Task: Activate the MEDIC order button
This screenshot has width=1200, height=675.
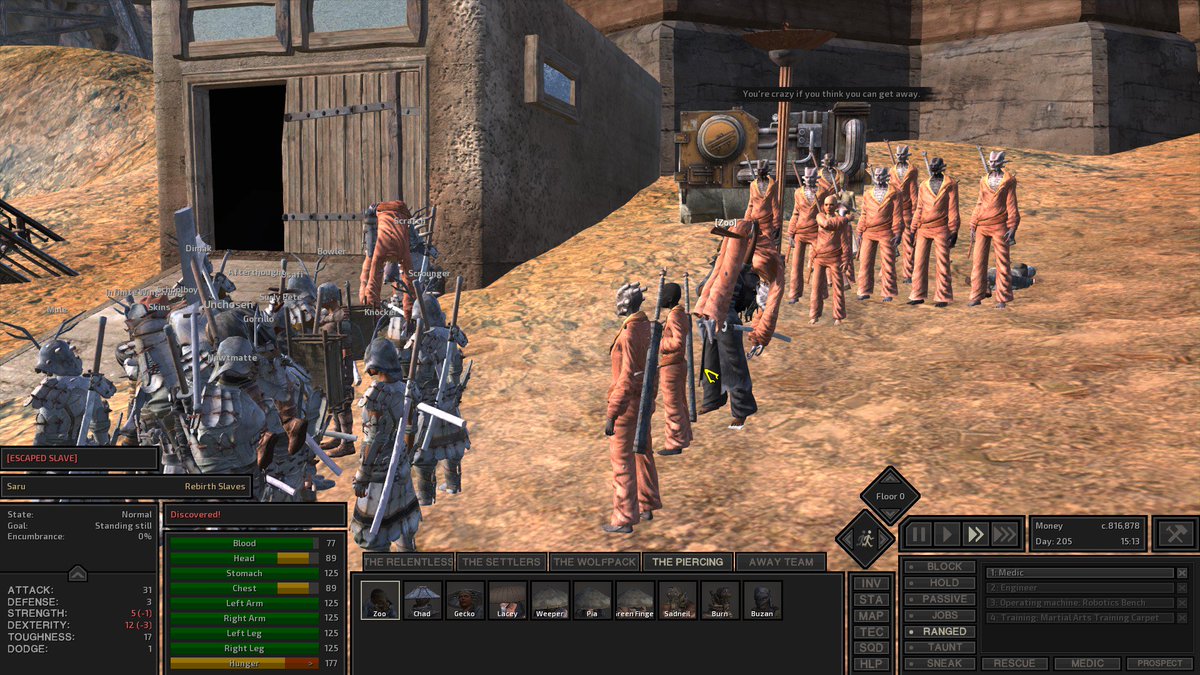Action: pos(1088,663)
